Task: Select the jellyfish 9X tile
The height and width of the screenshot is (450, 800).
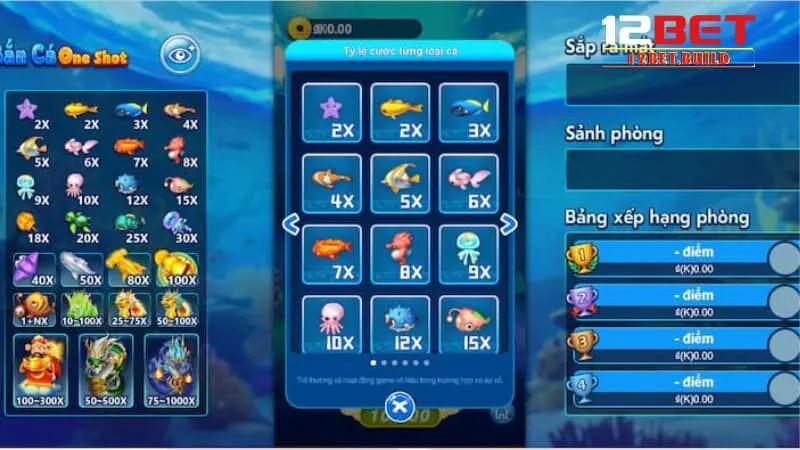Action: [x=468, y=254]
